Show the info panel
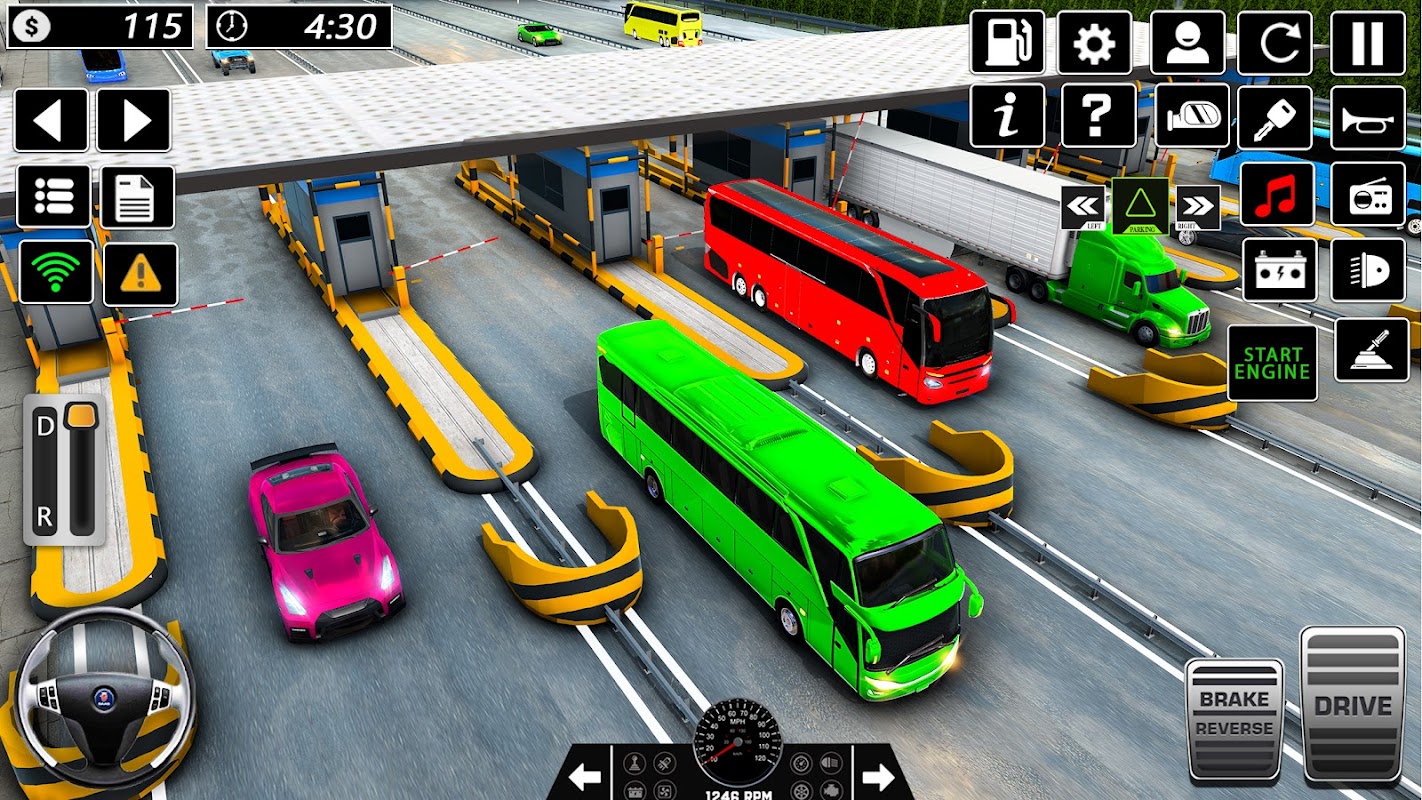This screenshot has width=1422, height=800. 1007,116
